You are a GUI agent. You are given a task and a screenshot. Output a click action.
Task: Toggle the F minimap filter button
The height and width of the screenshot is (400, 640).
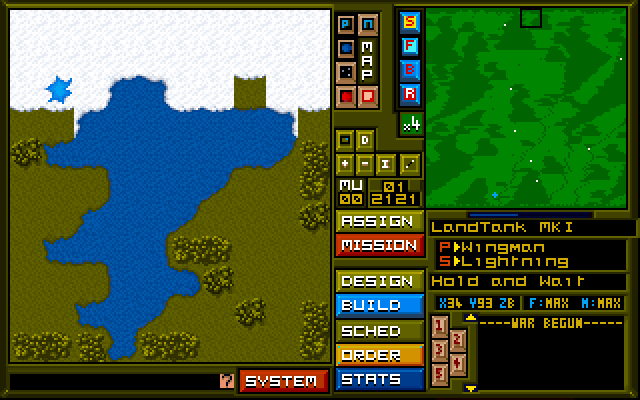tap(410, 45)
